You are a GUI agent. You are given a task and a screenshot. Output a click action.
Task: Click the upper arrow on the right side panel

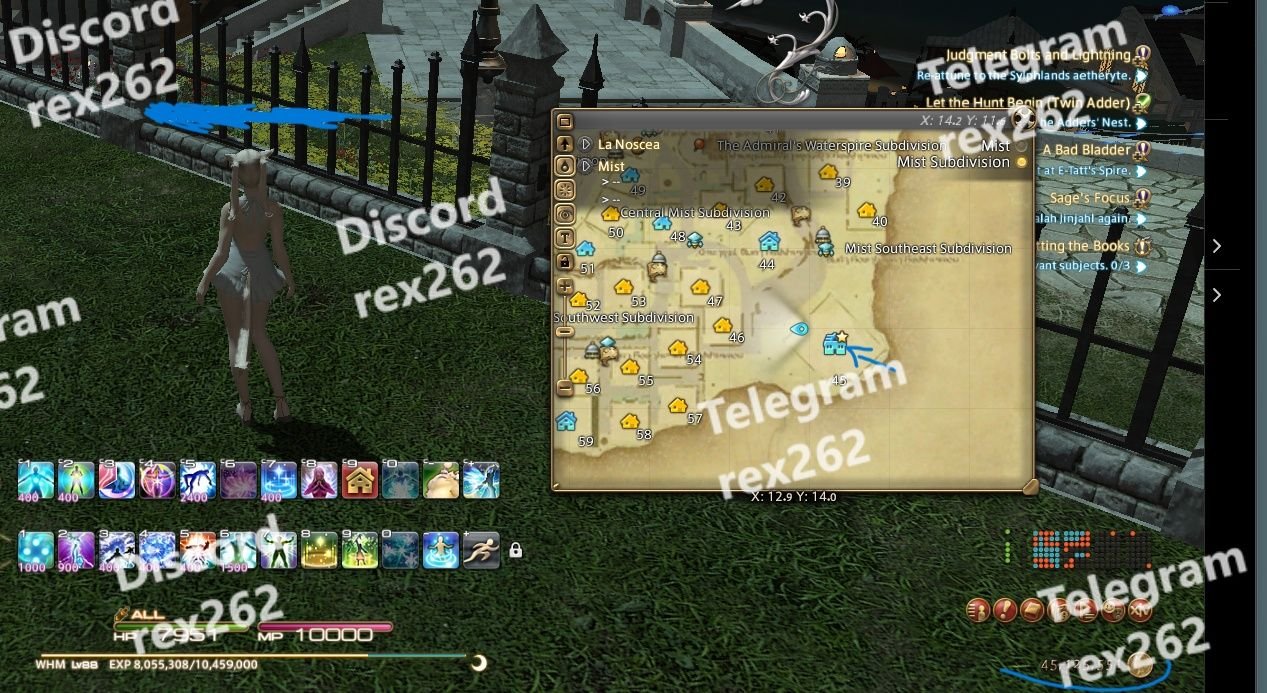pyautogui.click(x=1216, y=246)
